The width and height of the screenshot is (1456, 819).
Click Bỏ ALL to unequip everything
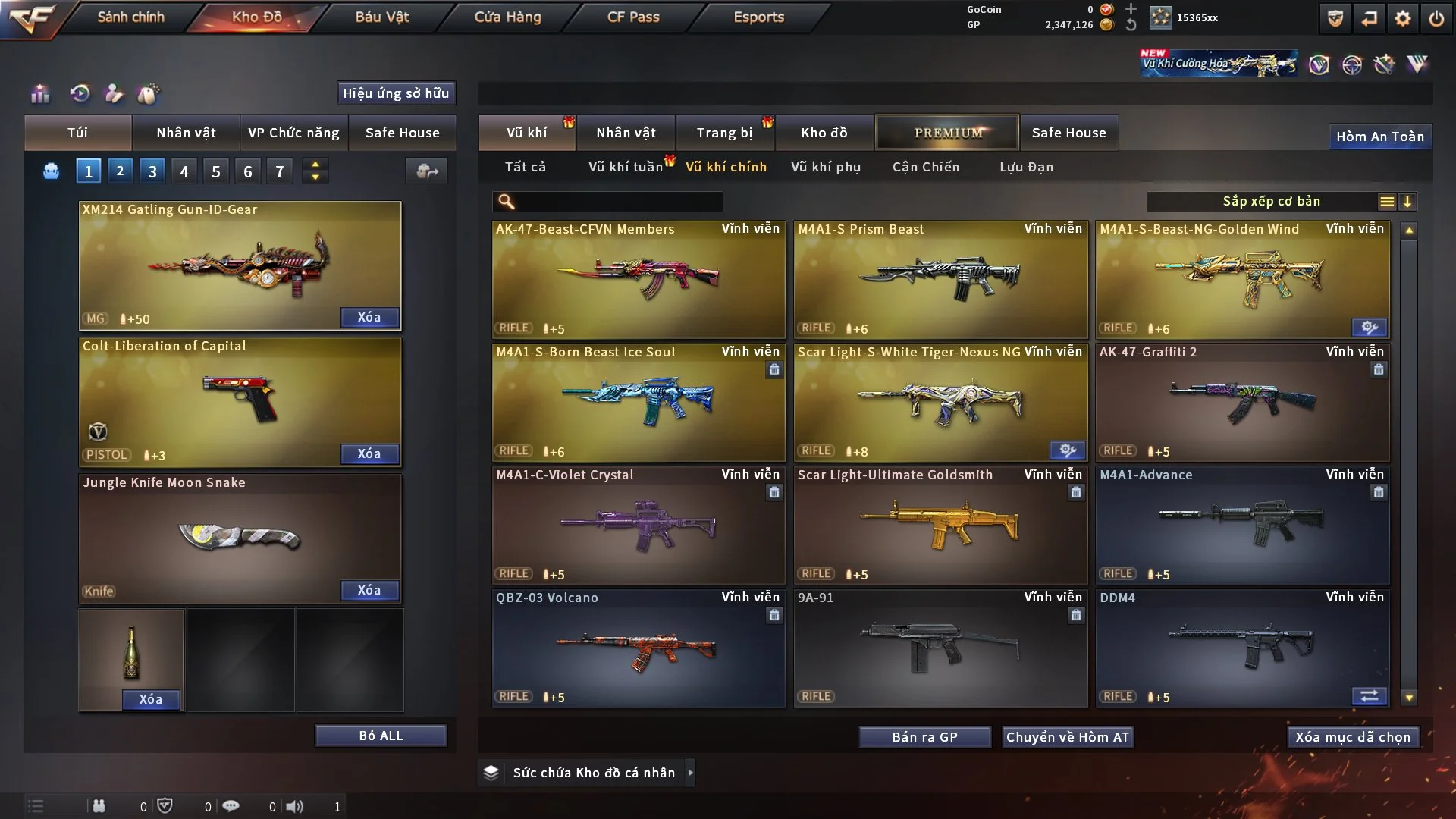click(x=381, y=736)
